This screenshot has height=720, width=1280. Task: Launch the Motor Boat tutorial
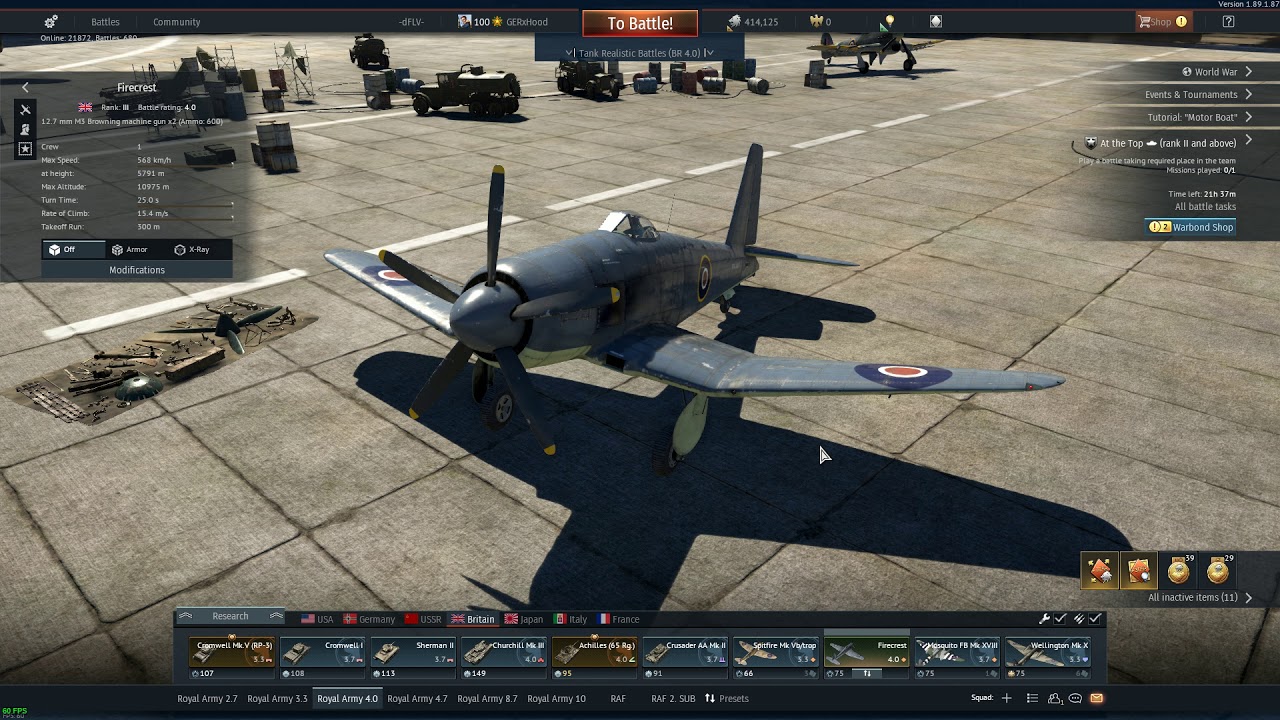(1191, 118)
